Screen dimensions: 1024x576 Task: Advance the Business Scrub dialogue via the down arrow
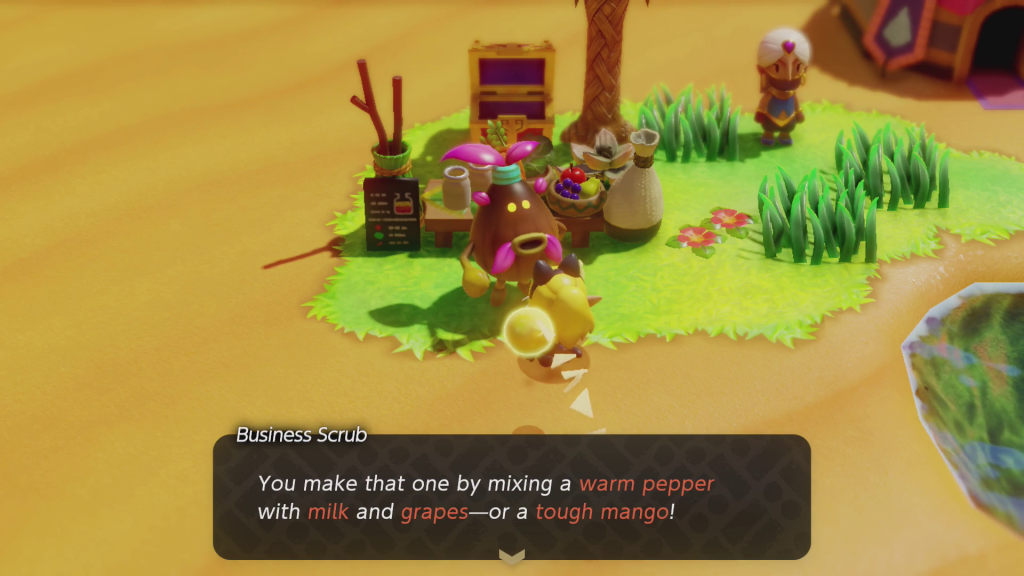512,556
